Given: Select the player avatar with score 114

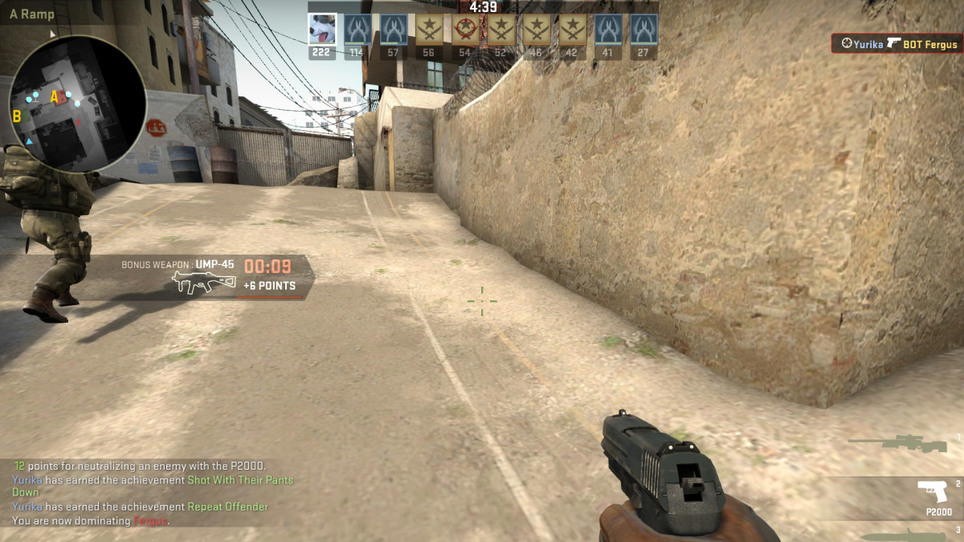Looking at the screenshot, I should (x=357, y=30).
